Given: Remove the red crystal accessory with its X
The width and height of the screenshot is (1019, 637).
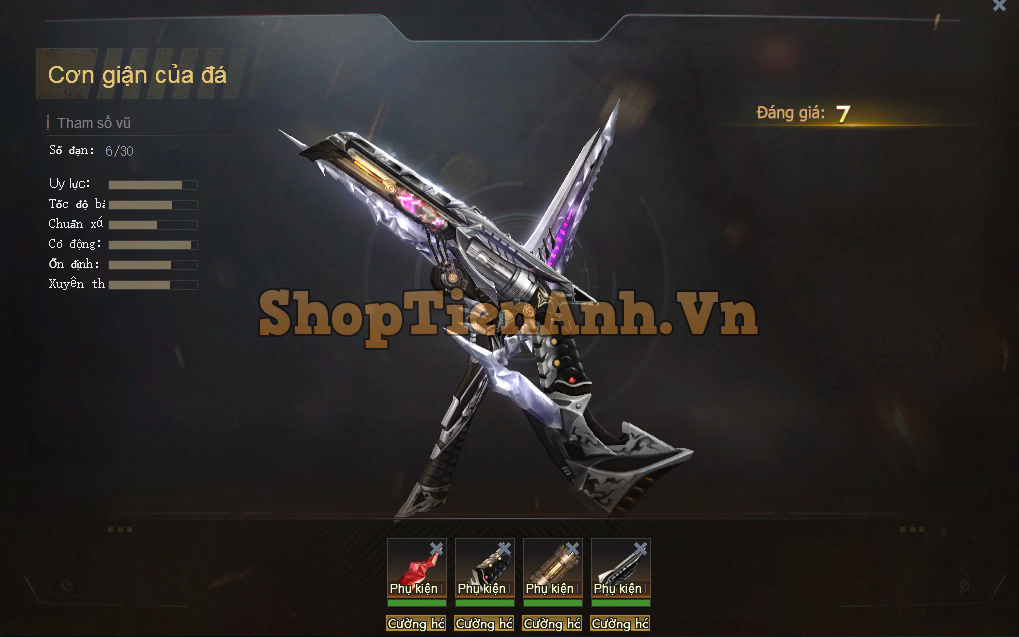Looking at the screenshot, I should point(436,548).
